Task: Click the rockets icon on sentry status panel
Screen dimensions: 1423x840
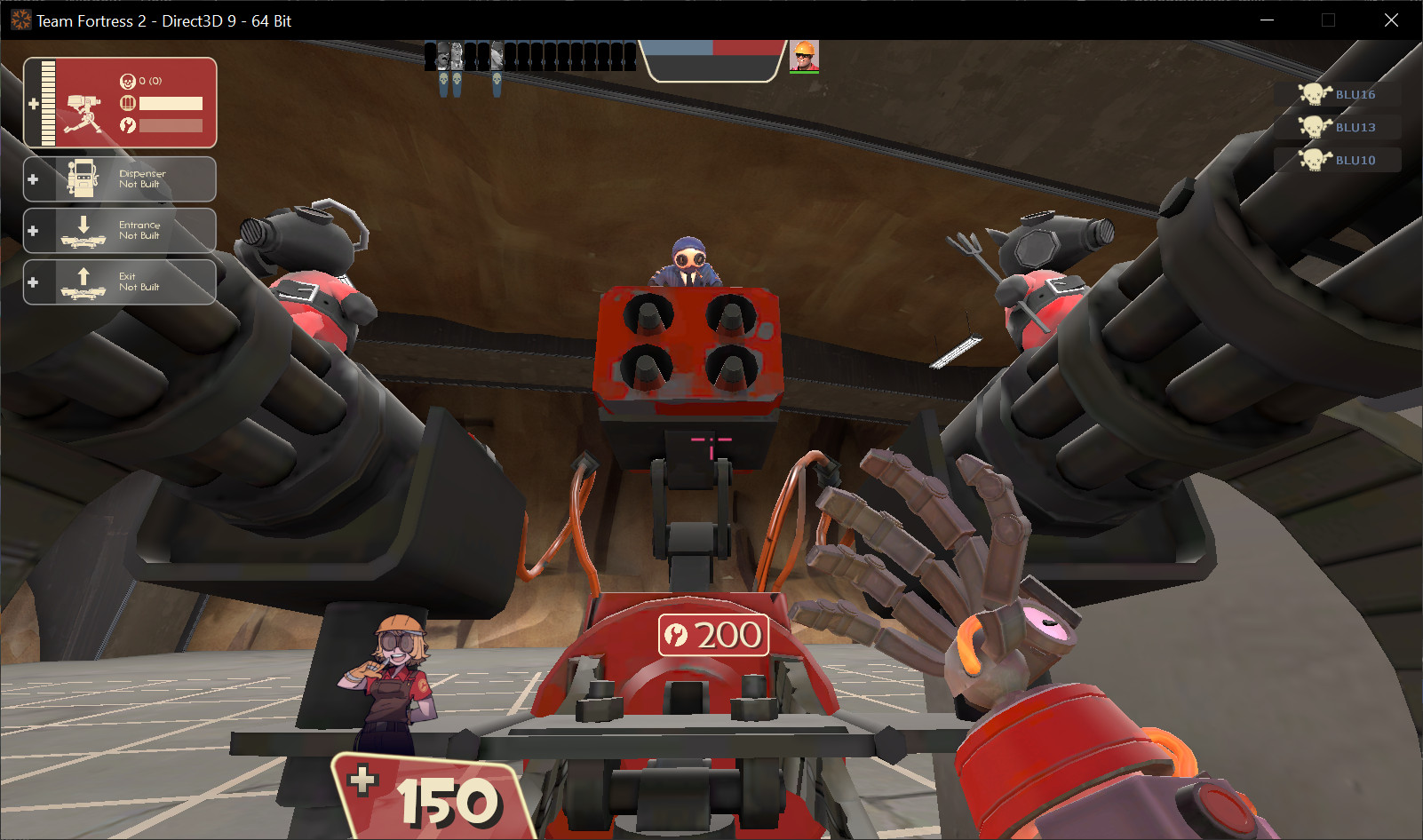Action: (128, 125)
